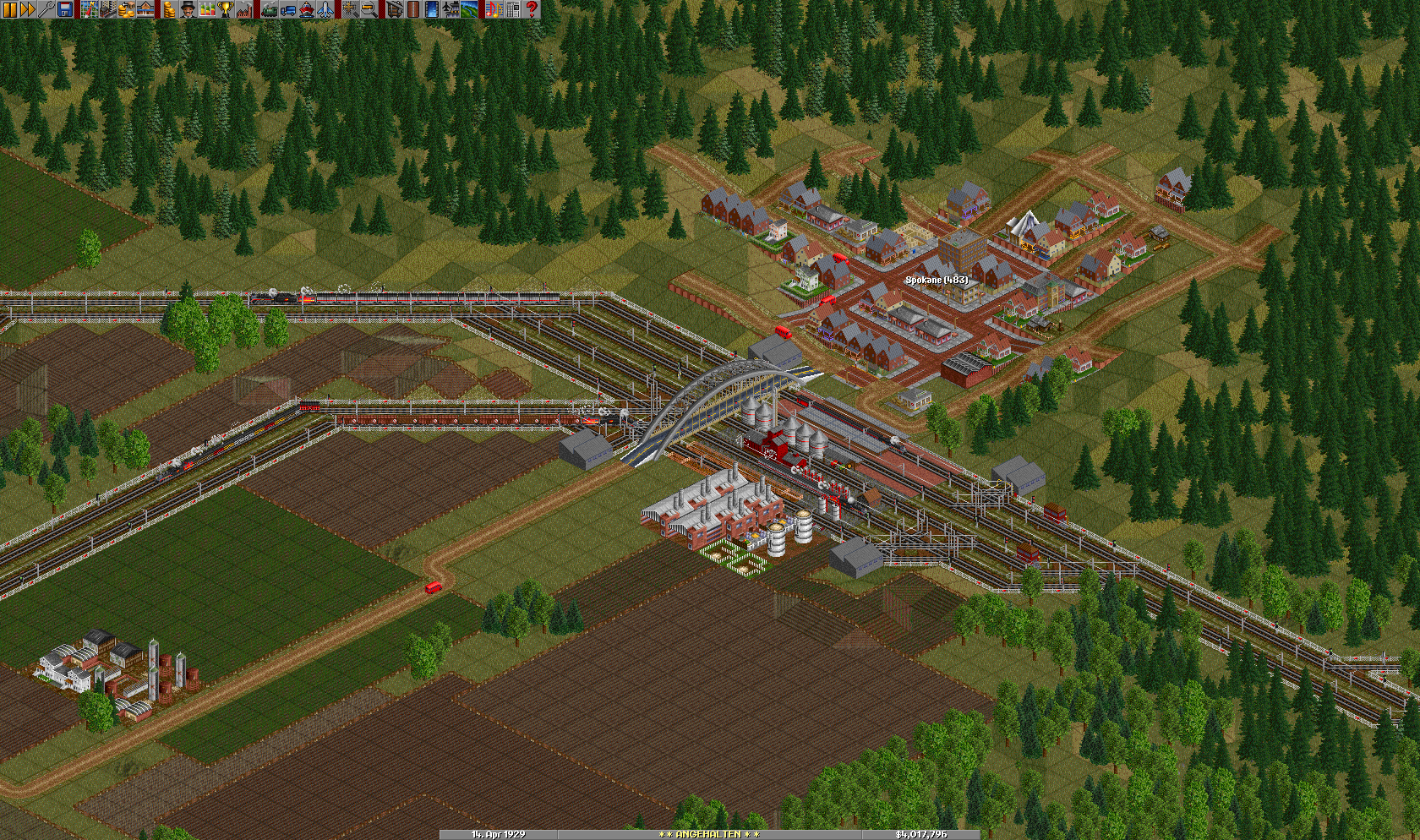Open the red question mark help menu
The image size is (1420, 840).
pyautogui.click(x=532, y=9)
